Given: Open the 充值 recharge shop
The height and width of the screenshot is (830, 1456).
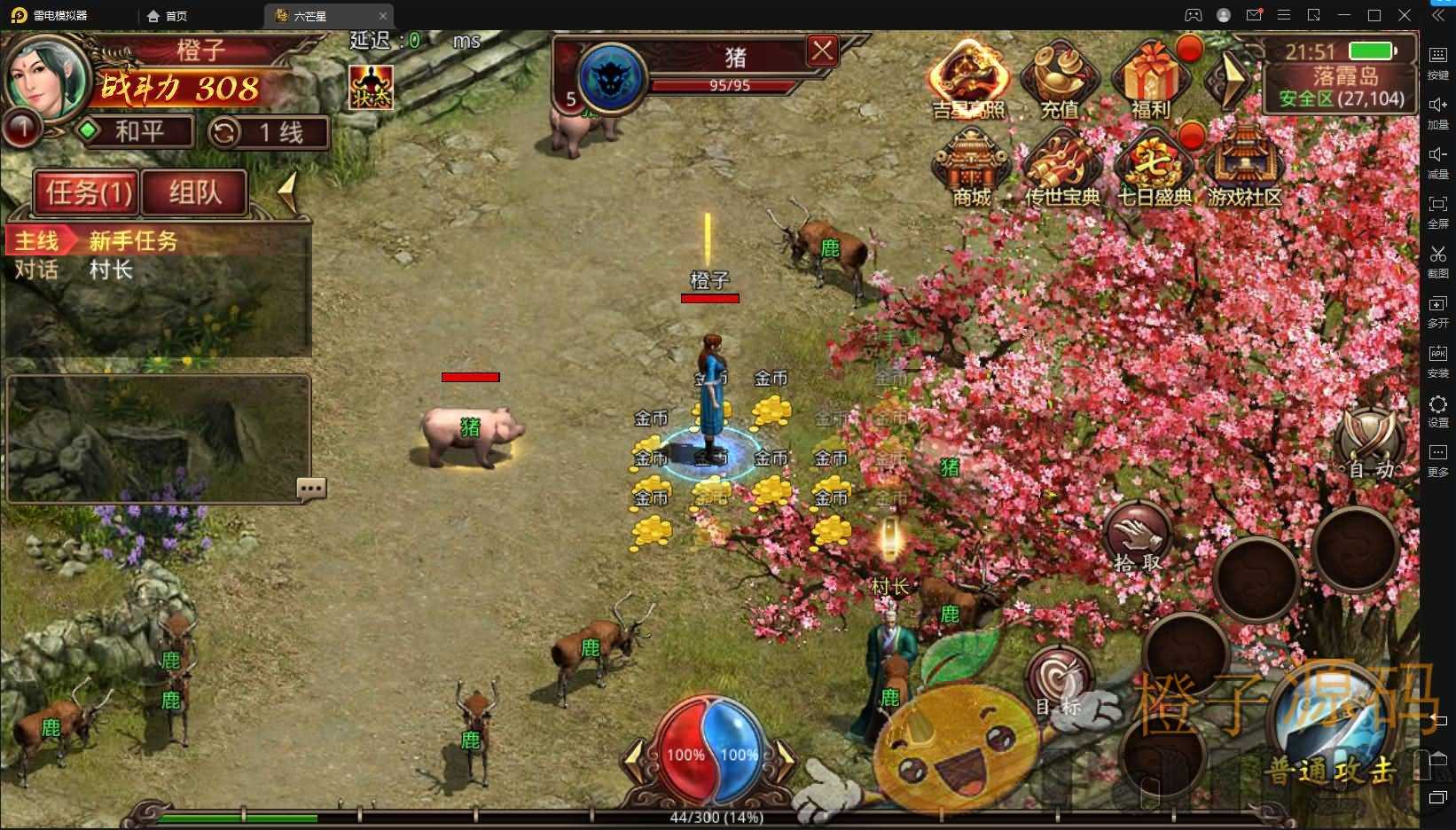Looking at the screenshot, I should [1060, 82].
